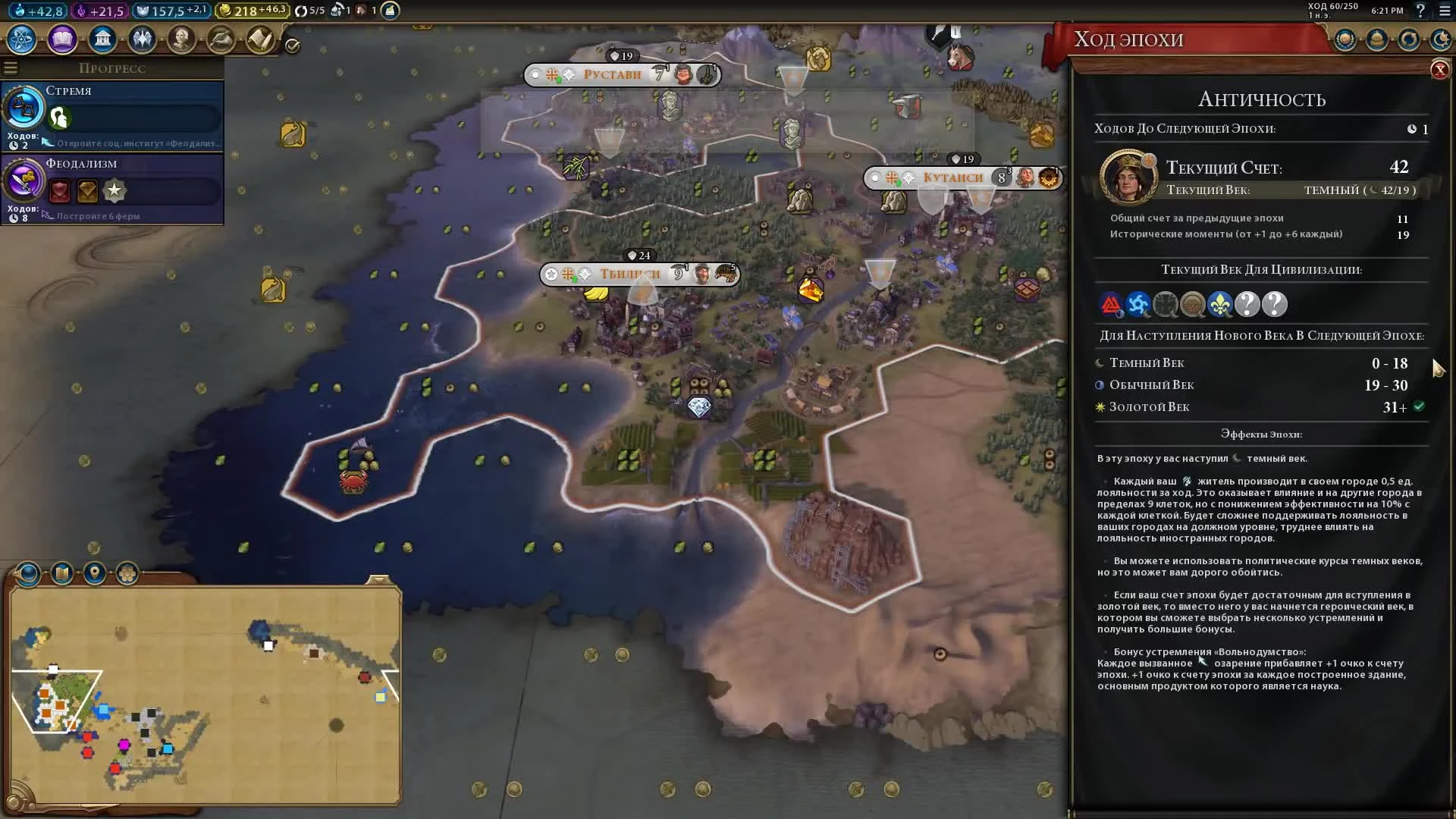Screen dimensions: 1456x819
Task: Click the checkmark notification button under resources
Action: (x=292, y=44)
